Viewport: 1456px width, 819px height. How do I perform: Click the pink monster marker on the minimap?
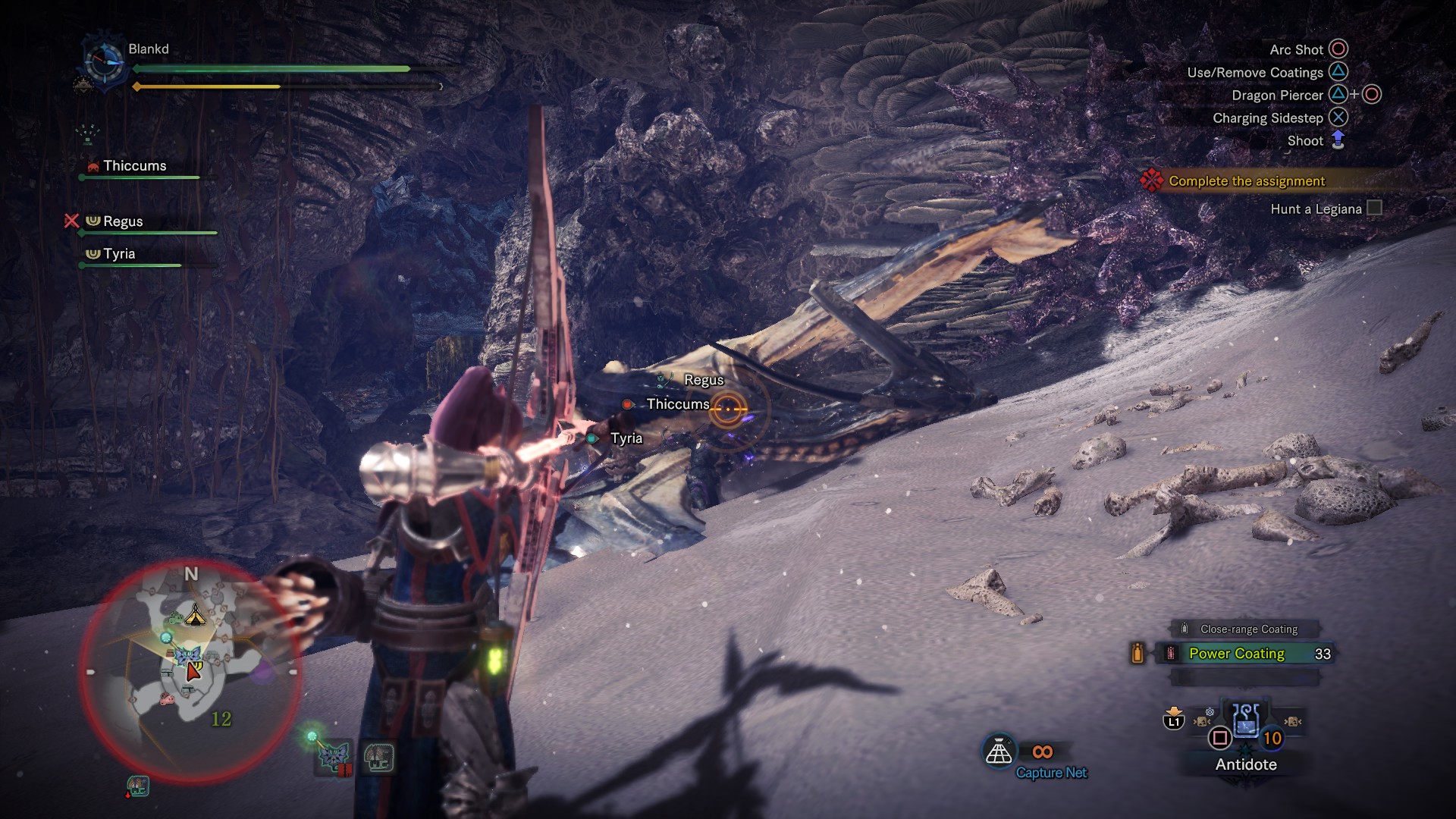[168, 698]
